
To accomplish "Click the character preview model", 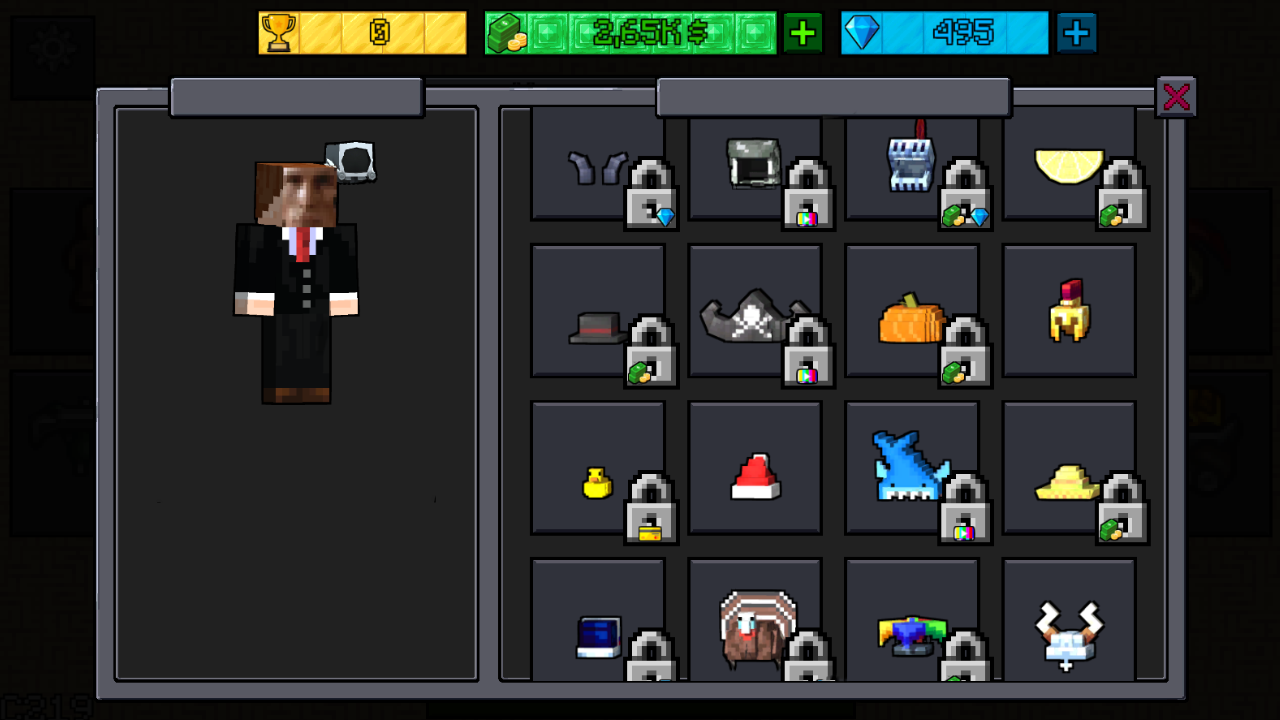I will click(297, 280).
